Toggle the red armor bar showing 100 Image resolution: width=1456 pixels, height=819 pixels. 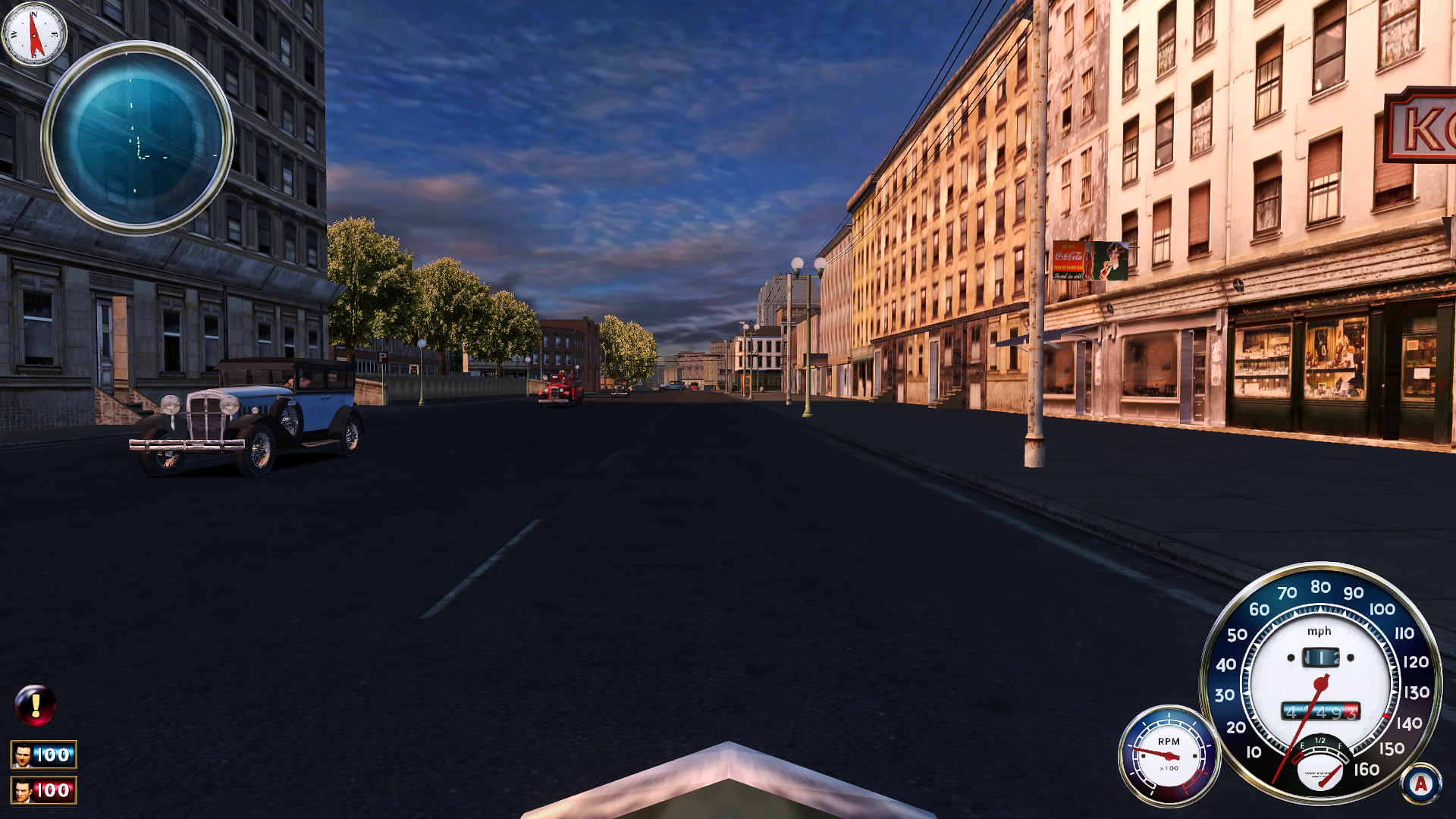[44, 790]
